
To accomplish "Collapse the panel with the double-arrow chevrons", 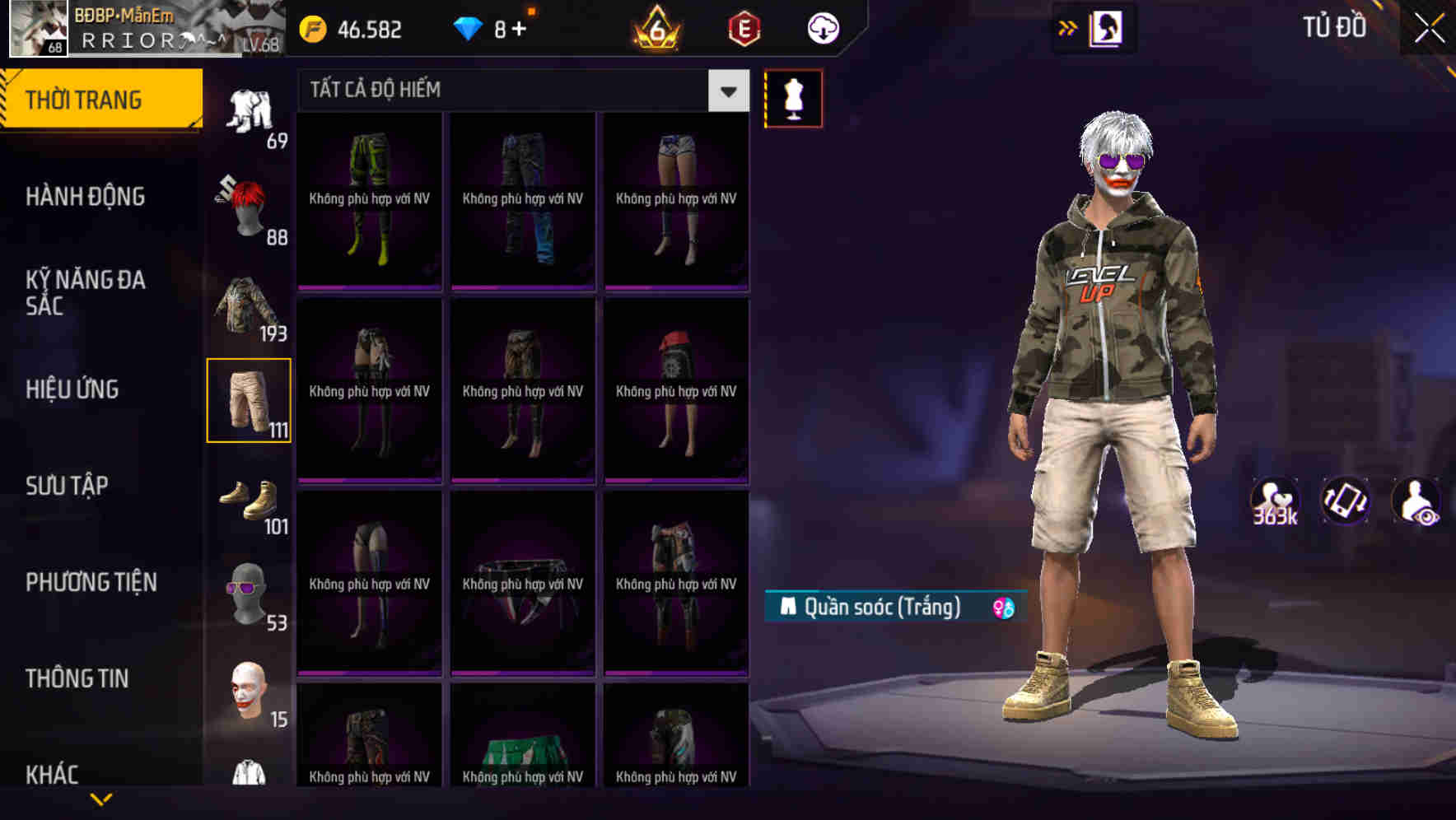I will [1068, 27].
